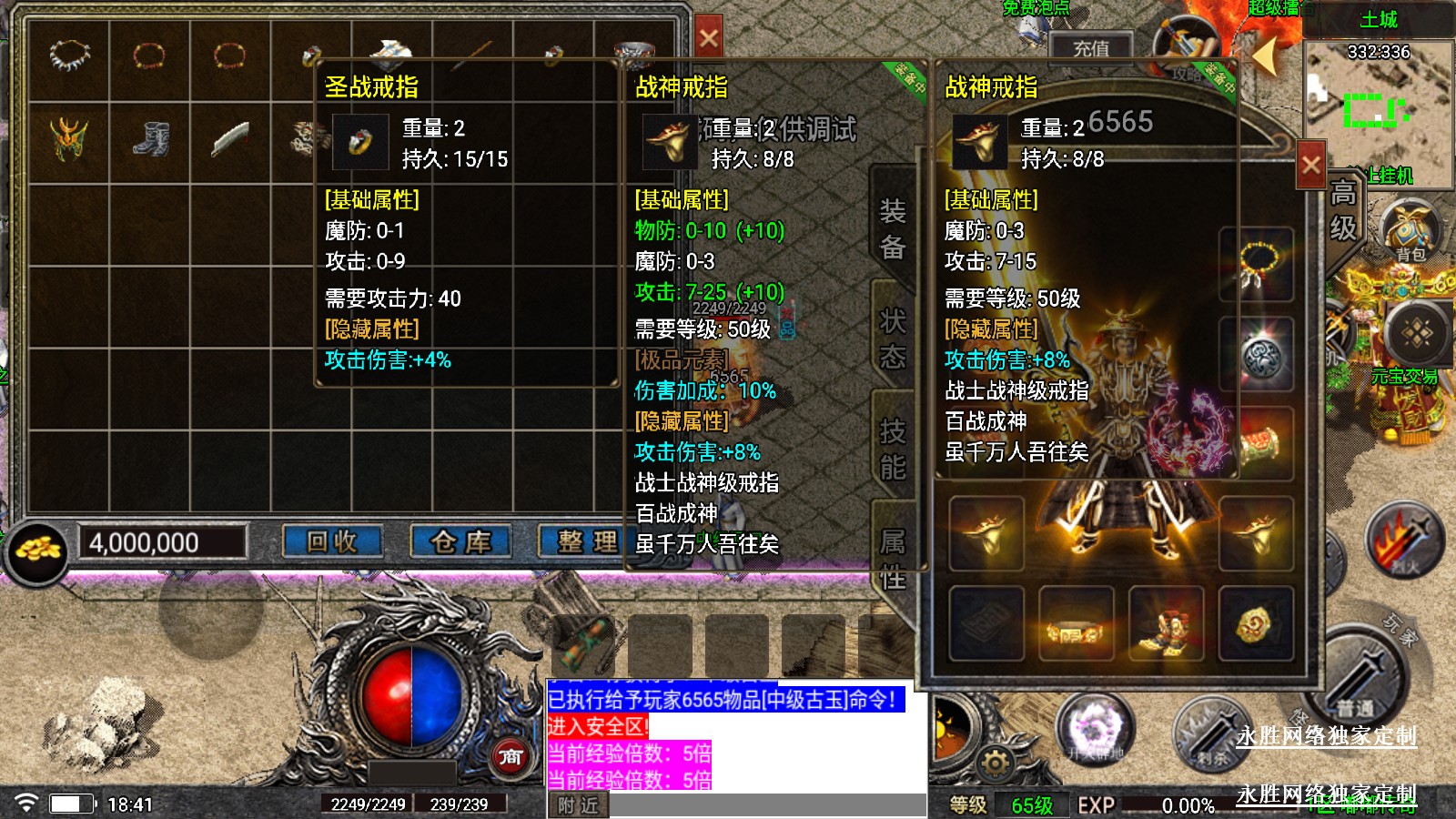The height and width of the screenshot is (819, 1456).
Task: Select the spiked necklace in the bag
Action: (x=69, y=57)
